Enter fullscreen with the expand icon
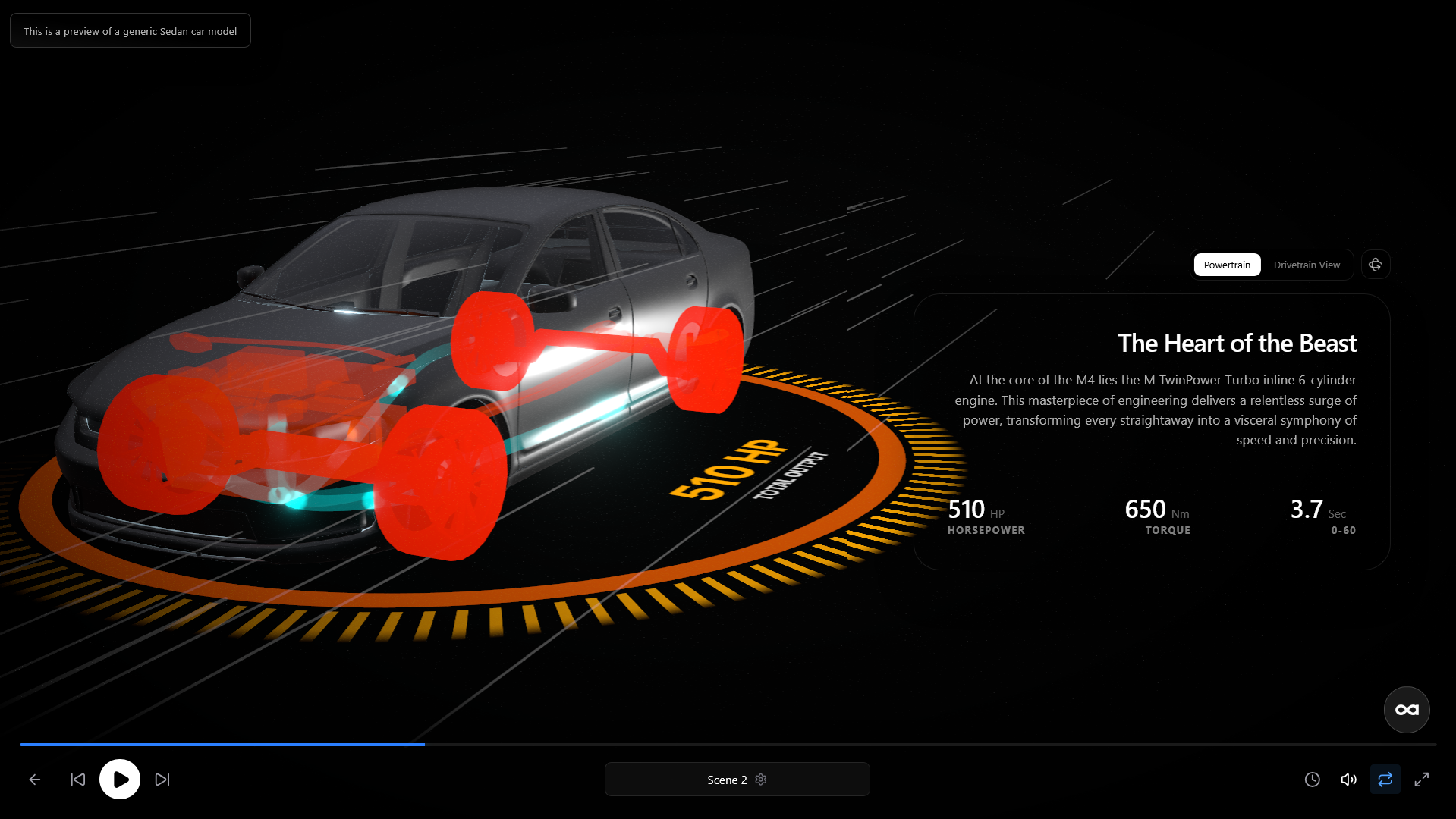This screenshot has height=819, width=1456. pyautogui.click(x=1422, y=780)
